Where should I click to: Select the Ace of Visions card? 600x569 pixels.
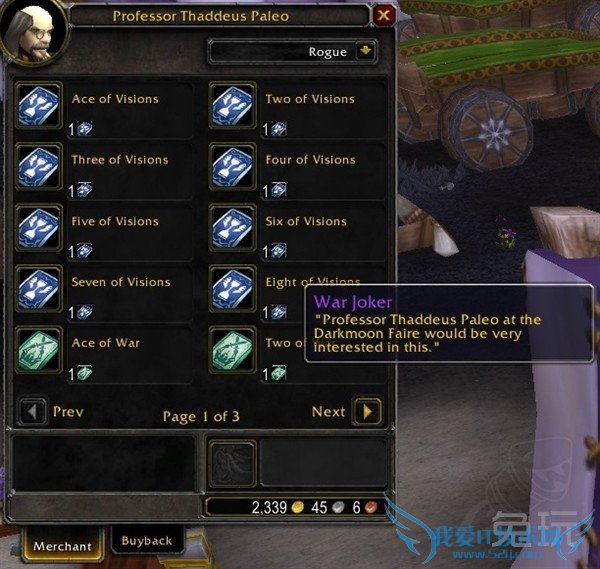pos(39,105)
